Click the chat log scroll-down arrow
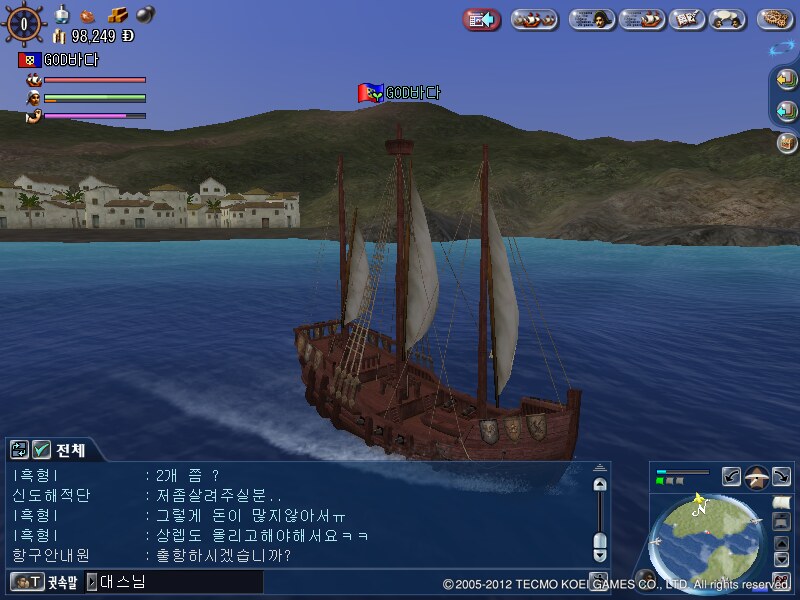 click(599, 552)
